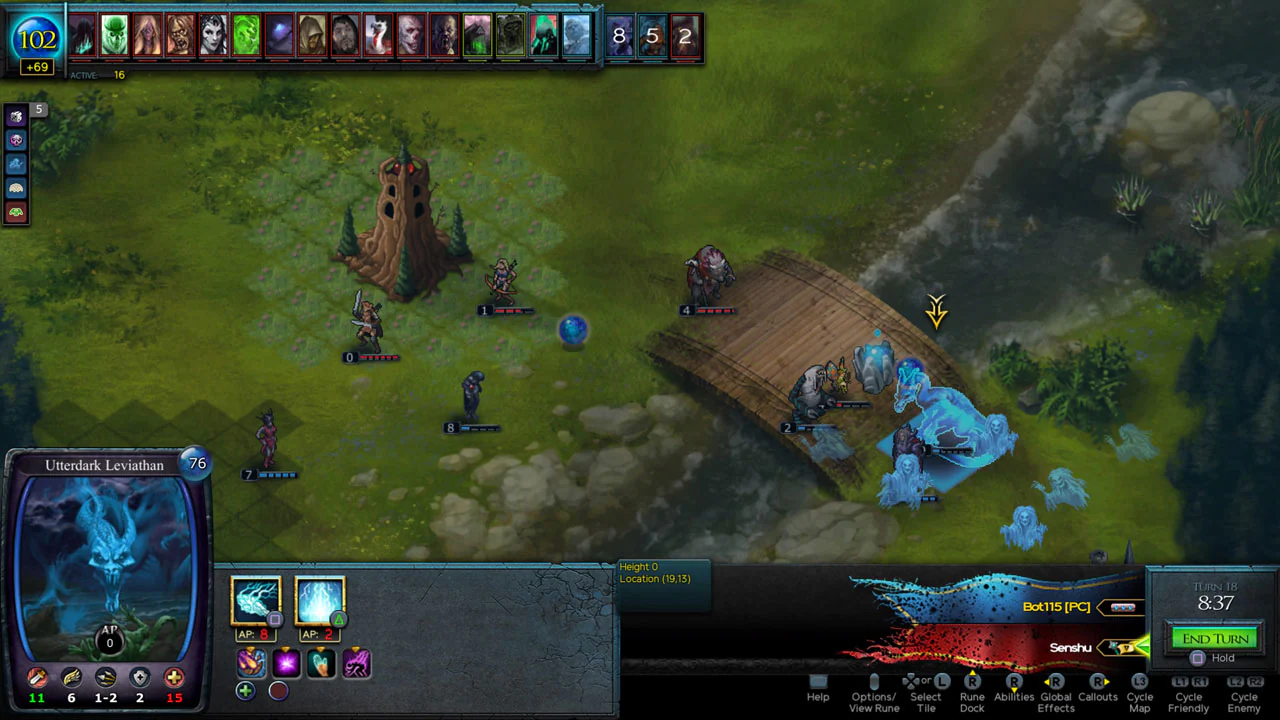Open the Options/View Rune menu
The image size is (1280, 720).
[872, 690]
